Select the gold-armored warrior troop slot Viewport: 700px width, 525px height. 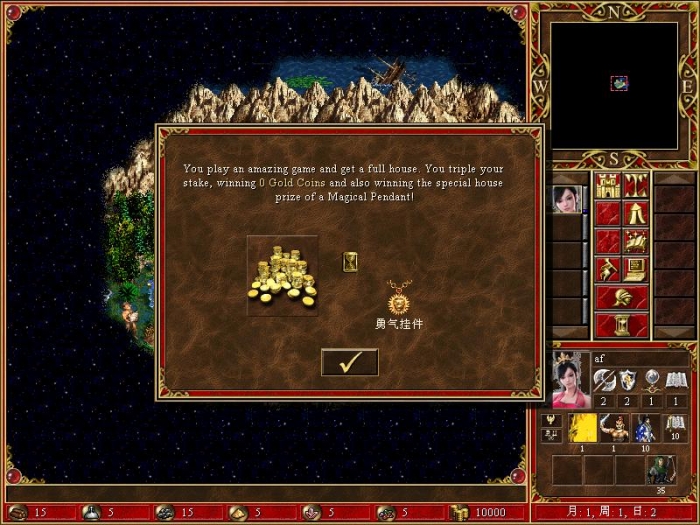tap(614, 428)
